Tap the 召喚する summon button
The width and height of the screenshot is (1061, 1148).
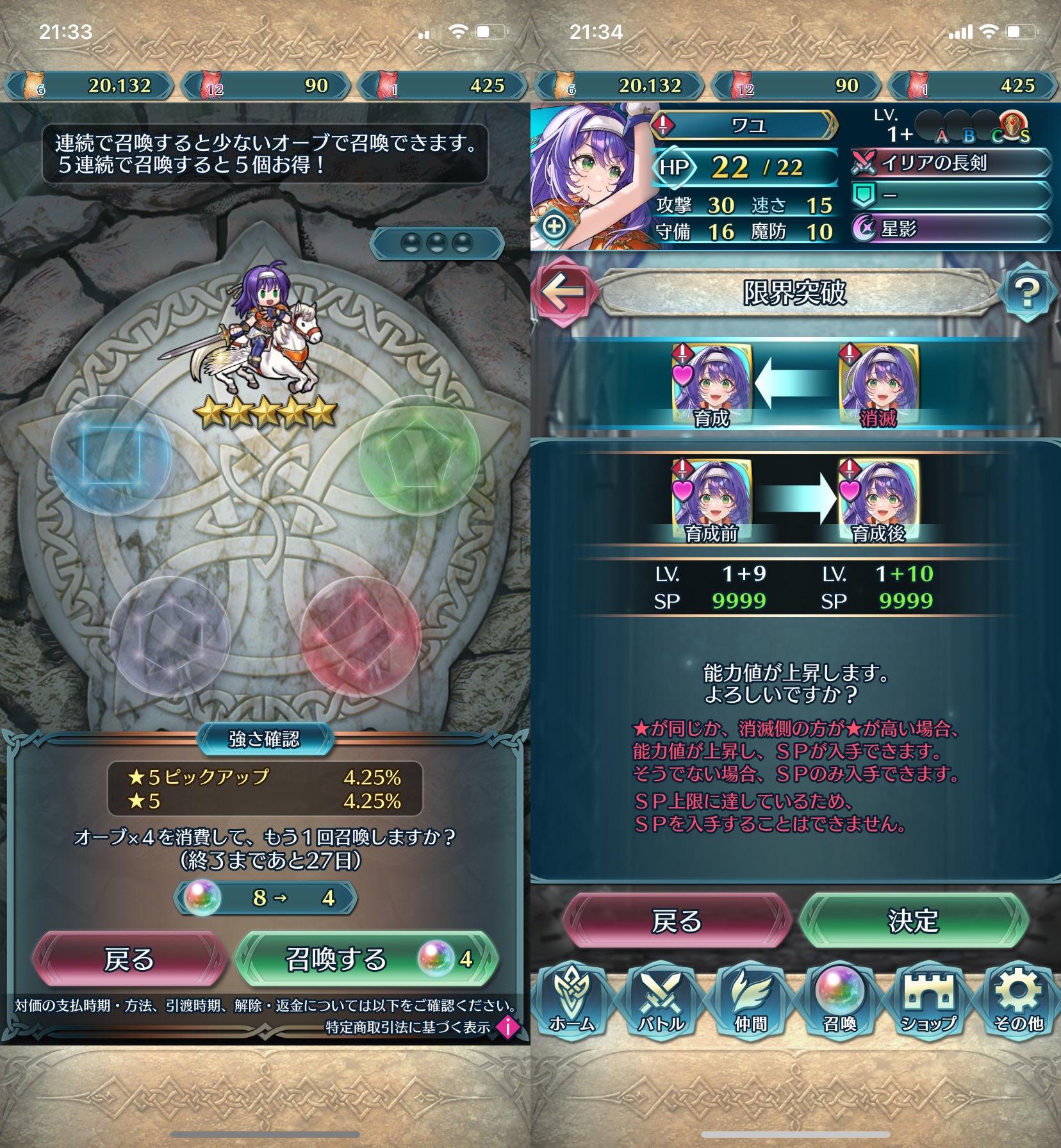tap(366, 959)
